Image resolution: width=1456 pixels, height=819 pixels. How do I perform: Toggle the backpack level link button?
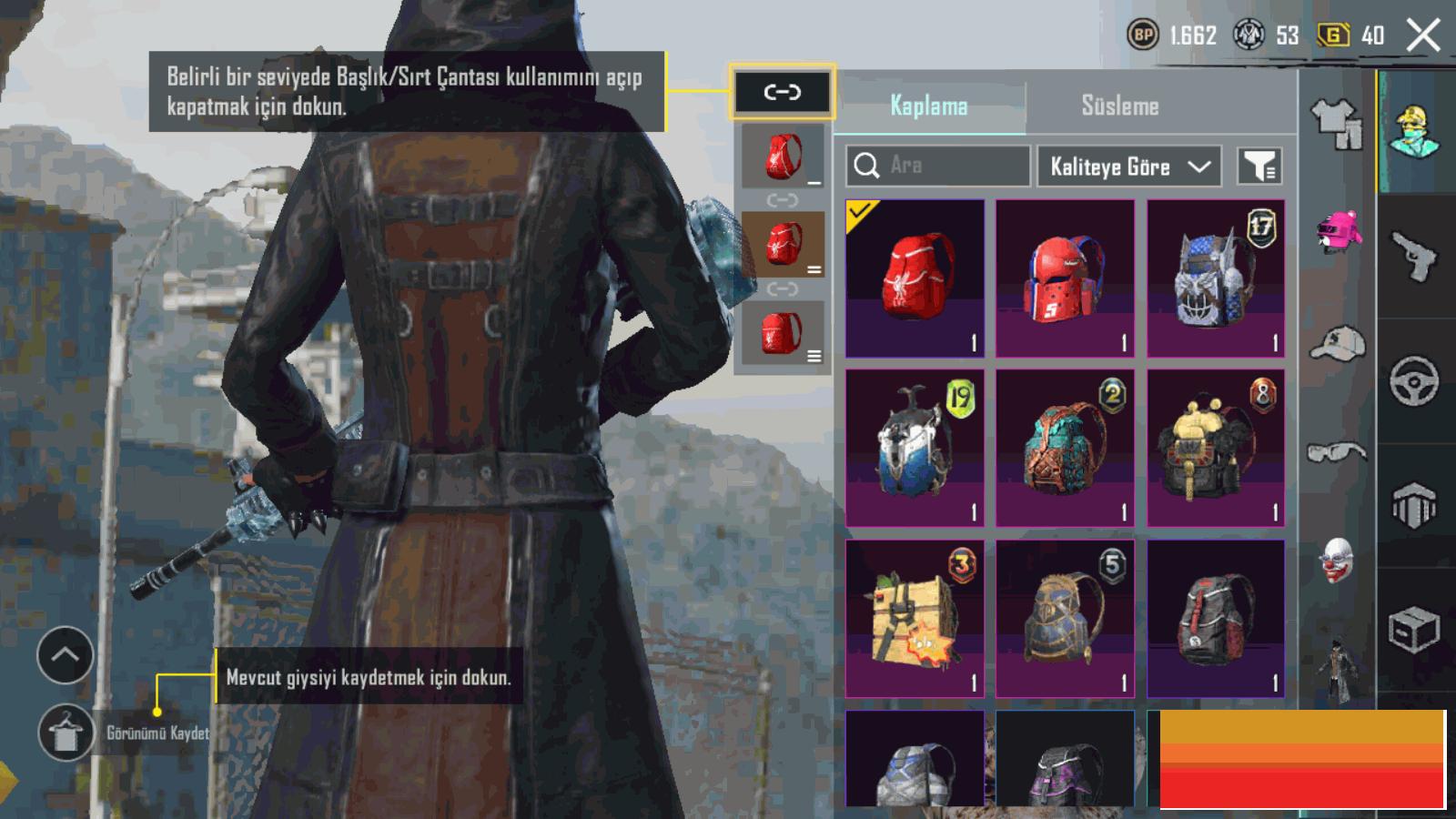pos(782,92)
